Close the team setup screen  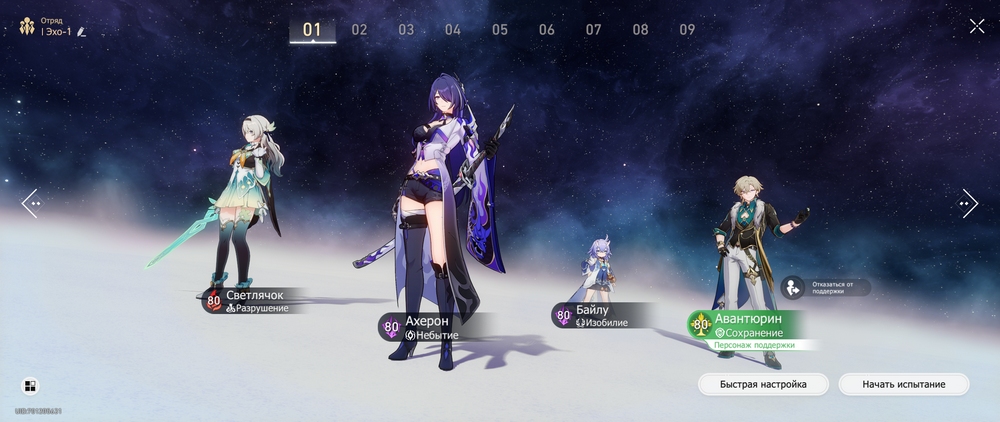tap(977, 26)
